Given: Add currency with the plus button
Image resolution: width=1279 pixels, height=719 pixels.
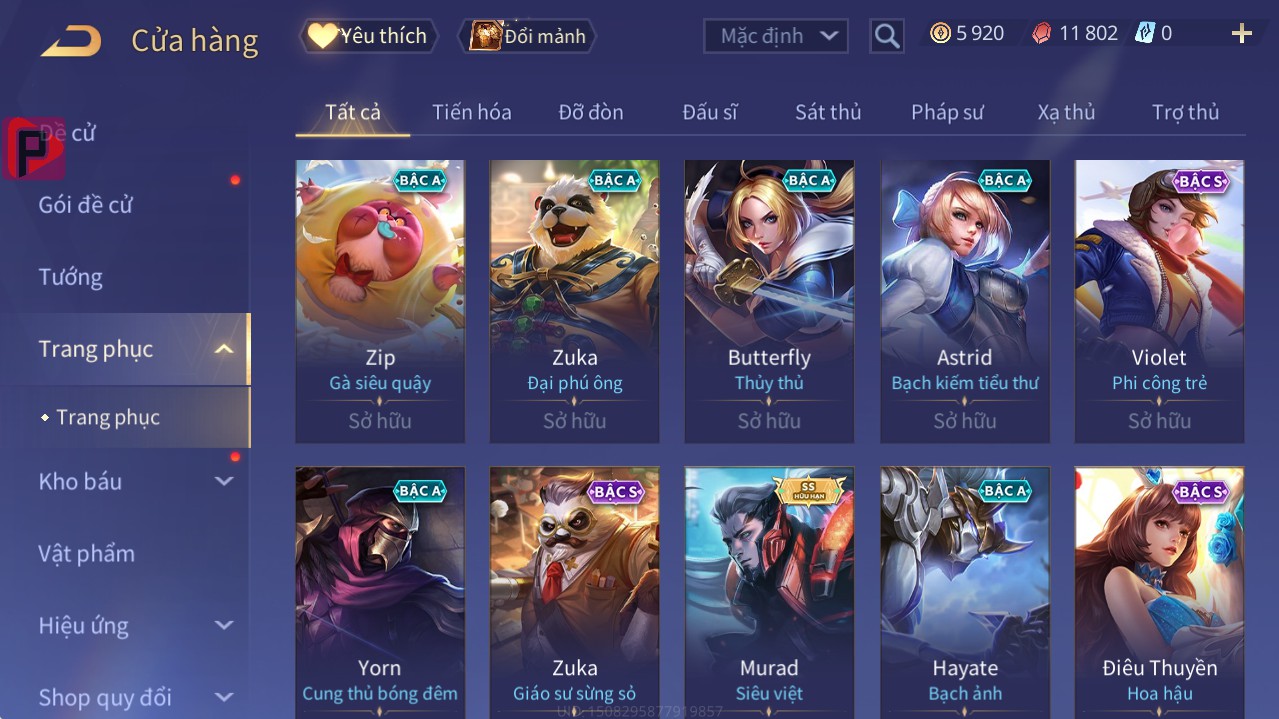Looking at the screenshot, I should 1242,34.
